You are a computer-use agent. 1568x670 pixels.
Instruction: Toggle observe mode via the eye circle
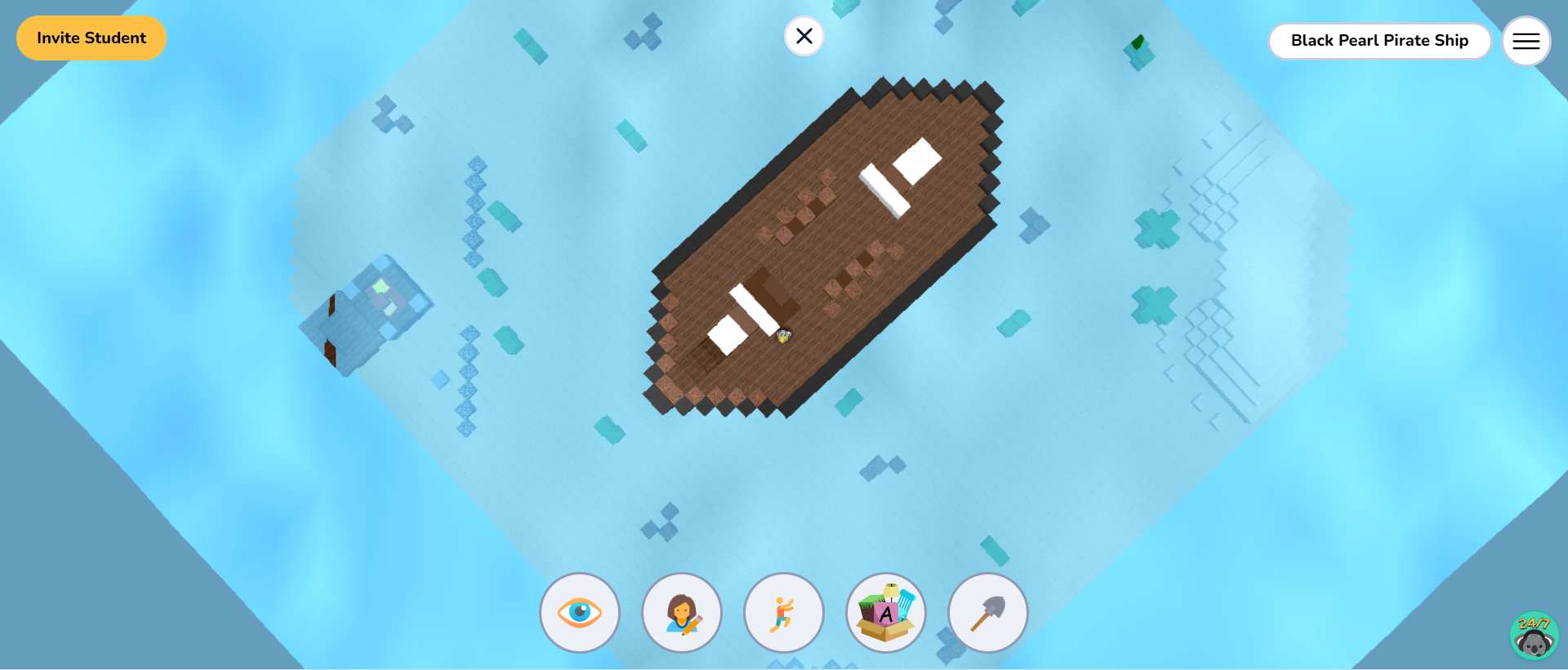point(580,613)
